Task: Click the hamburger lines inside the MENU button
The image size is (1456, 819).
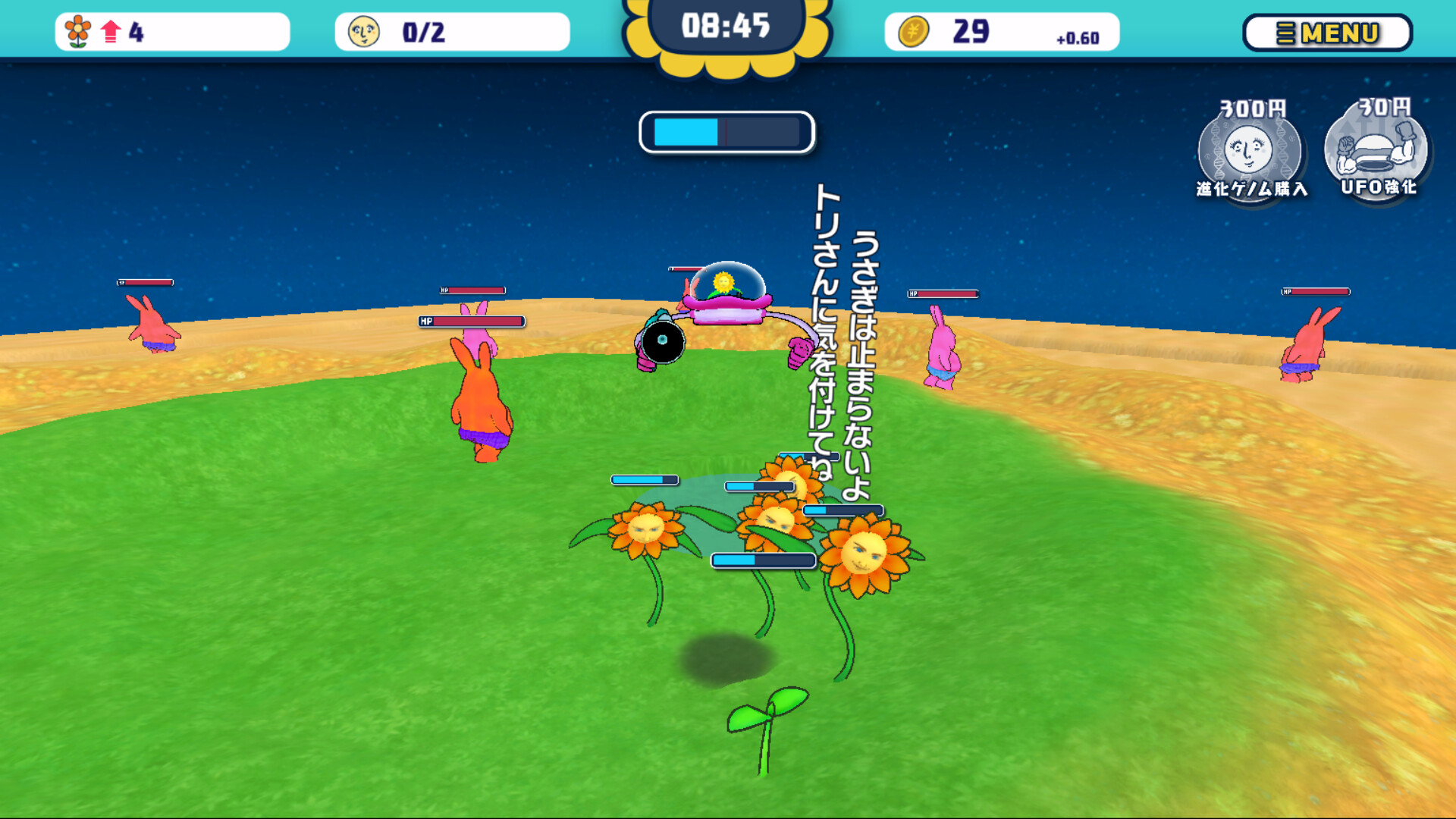Action: coord(1287,33)
